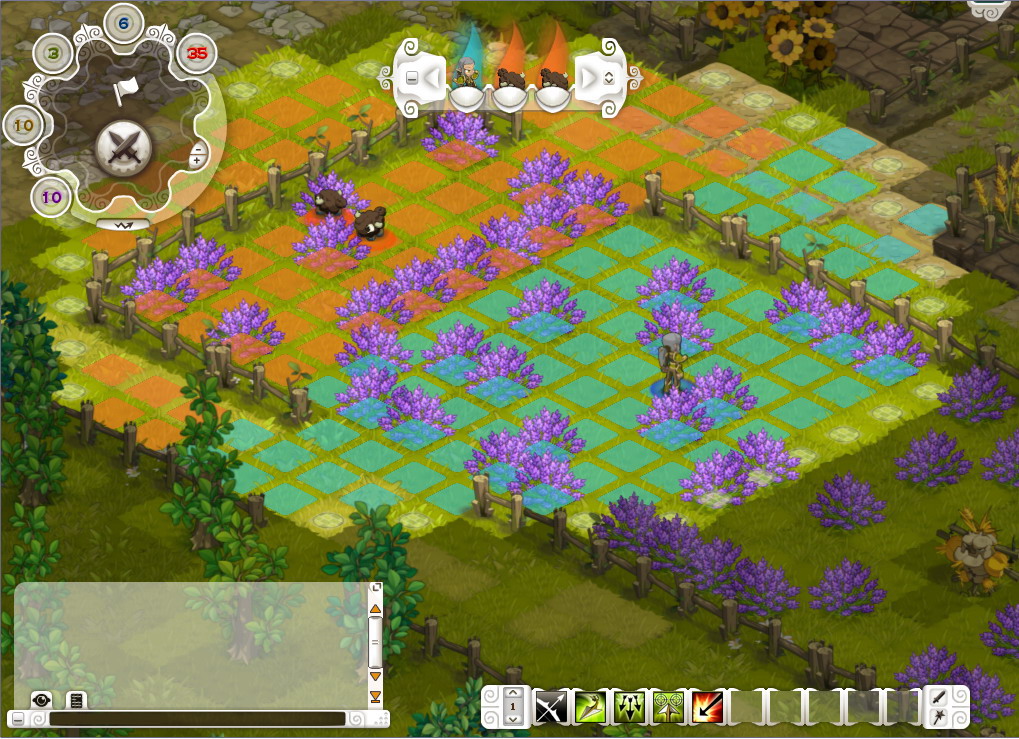The image size is (1019, 739).
Task: Switch to the magic wand spell bar
Action: click(941, 717)
